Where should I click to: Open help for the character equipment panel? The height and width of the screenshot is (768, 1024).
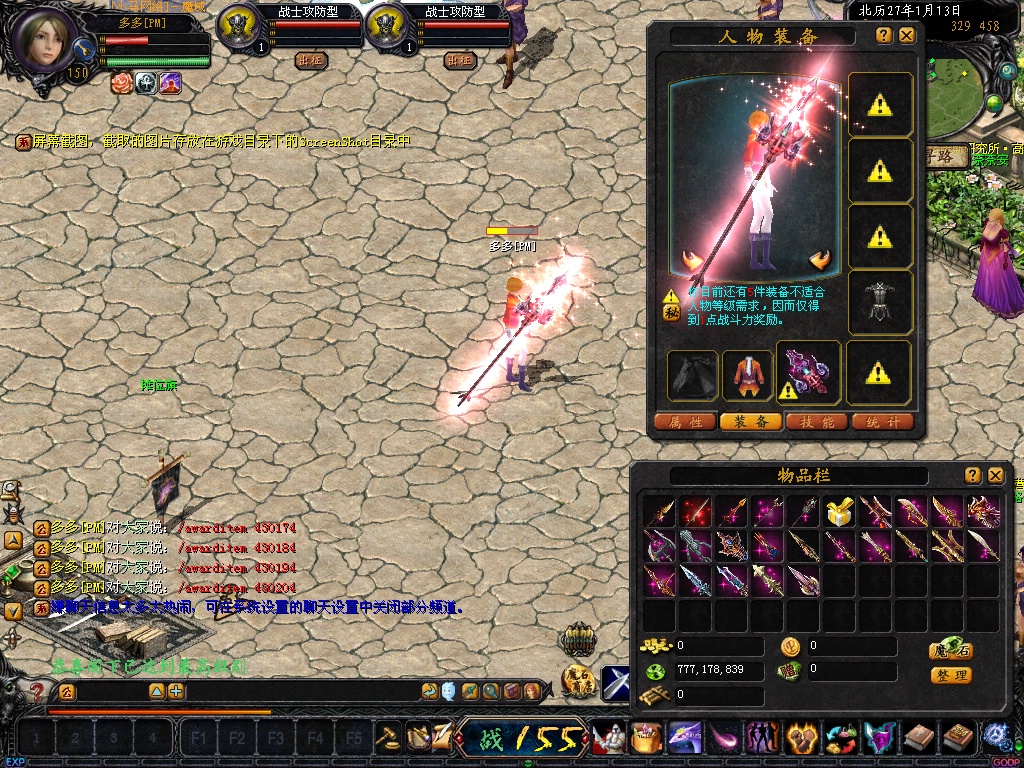coord(884,35)
